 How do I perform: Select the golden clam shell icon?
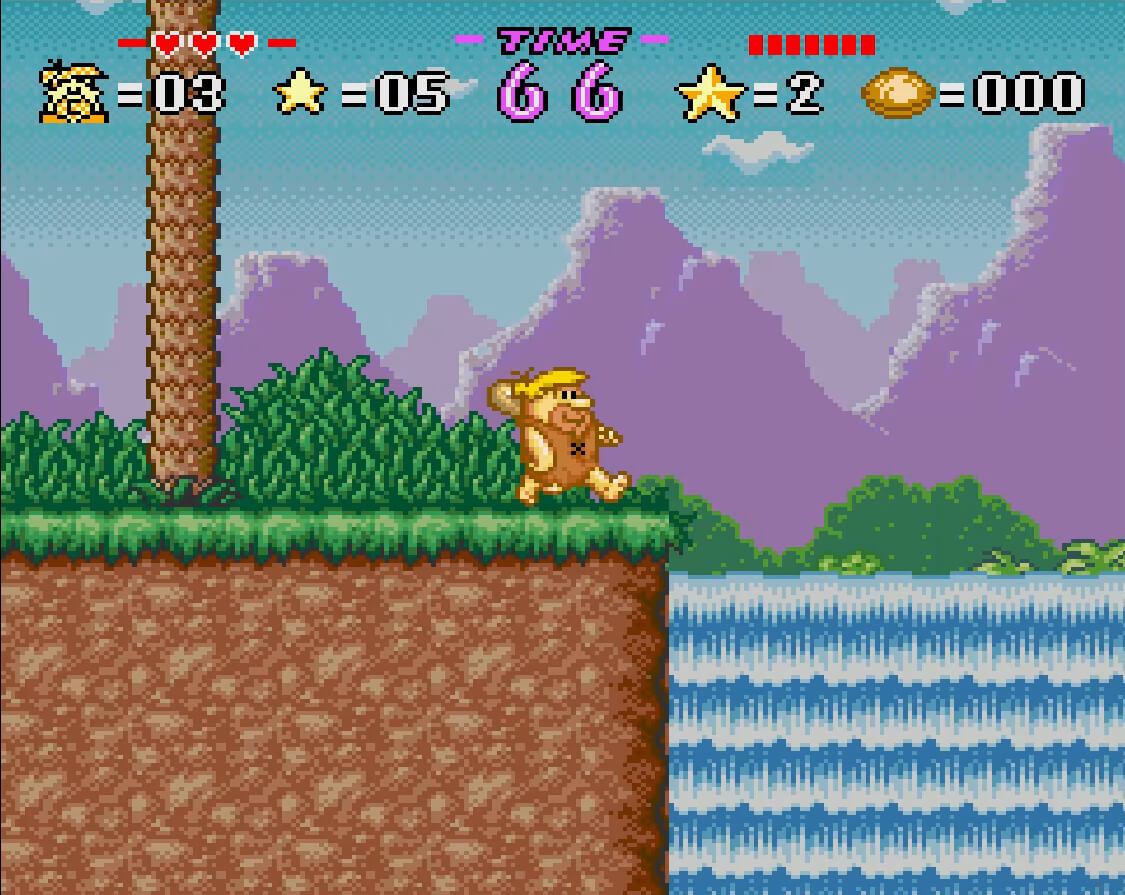click(897, 93)
